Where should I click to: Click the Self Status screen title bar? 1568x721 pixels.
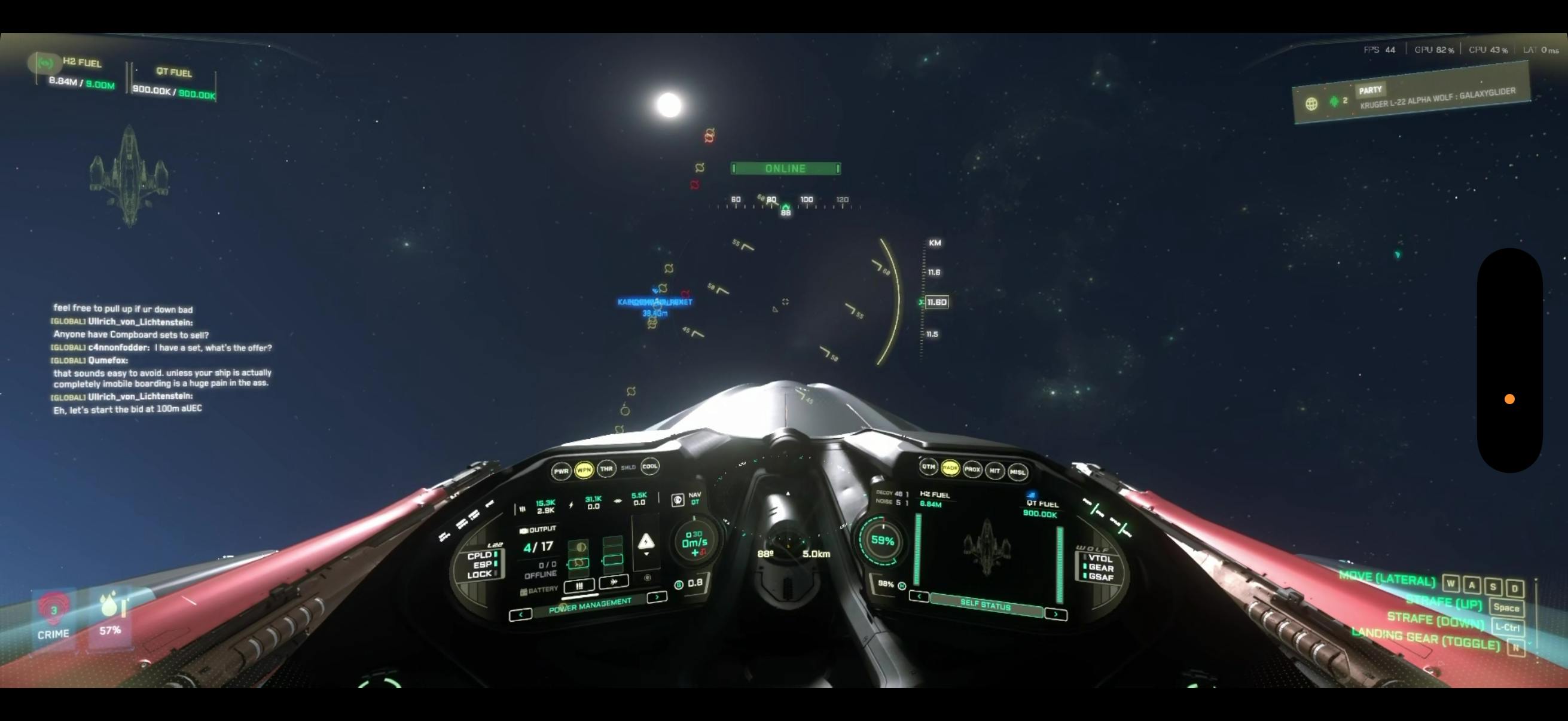[x=986, y=605]
